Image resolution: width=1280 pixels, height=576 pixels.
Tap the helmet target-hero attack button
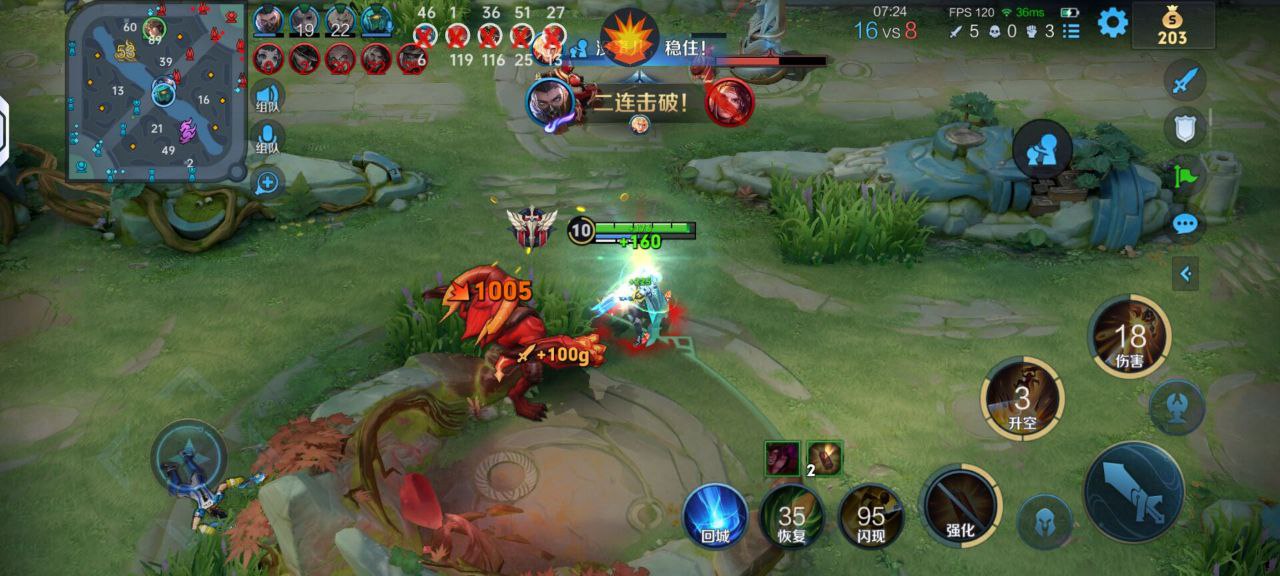point(1045,522)
